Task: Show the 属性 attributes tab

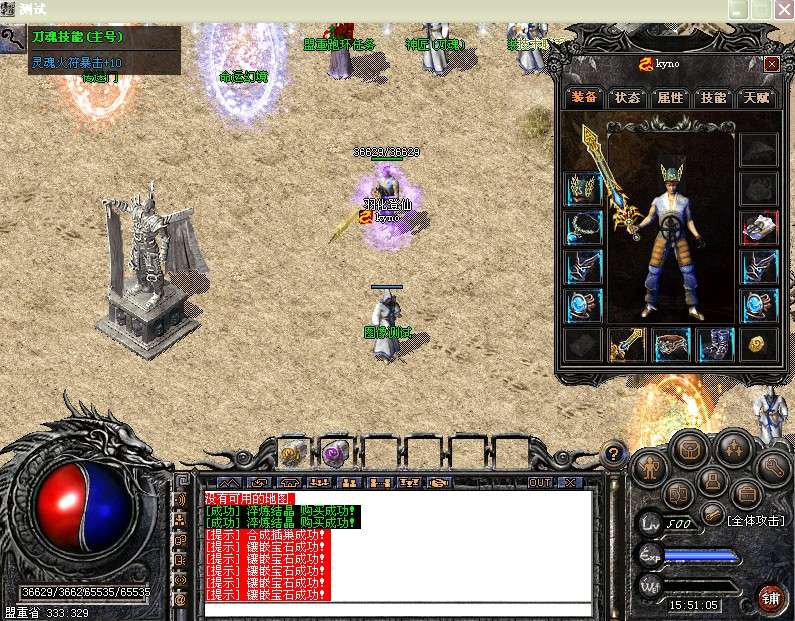Action: (670, 98)
